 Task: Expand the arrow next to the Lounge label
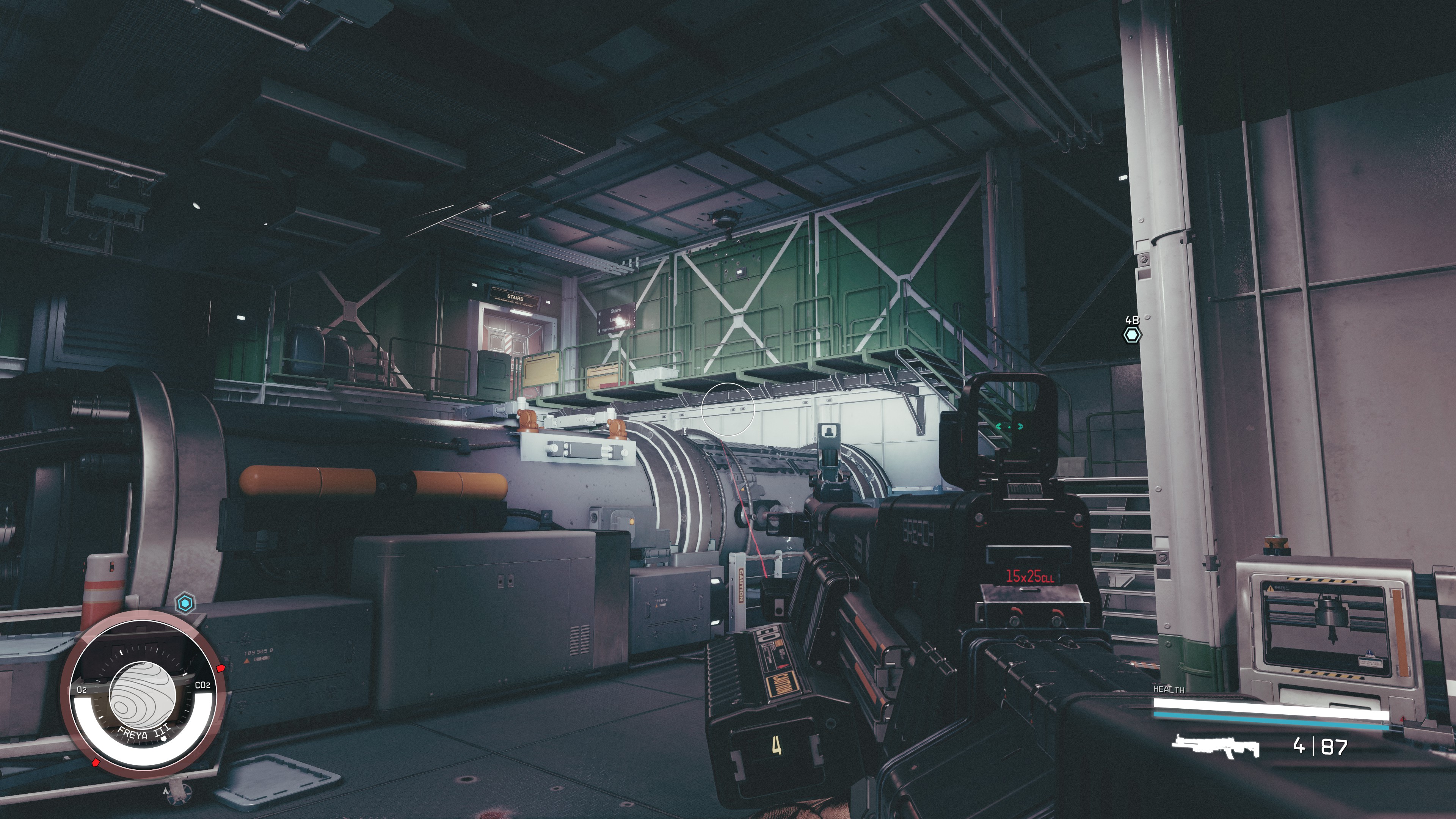(599, 323)
